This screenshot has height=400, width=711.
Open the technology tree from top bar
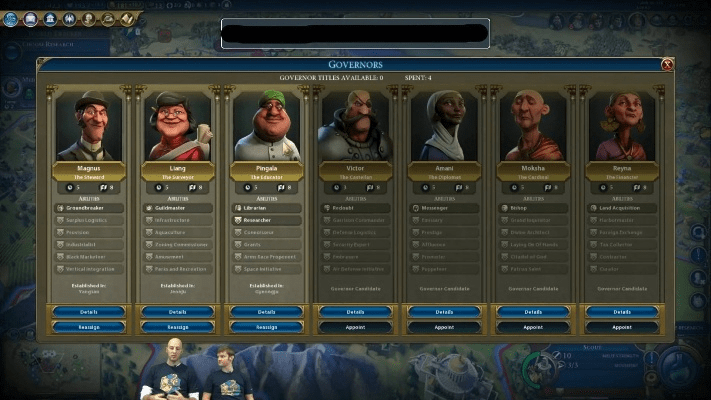tap(10, 19)
